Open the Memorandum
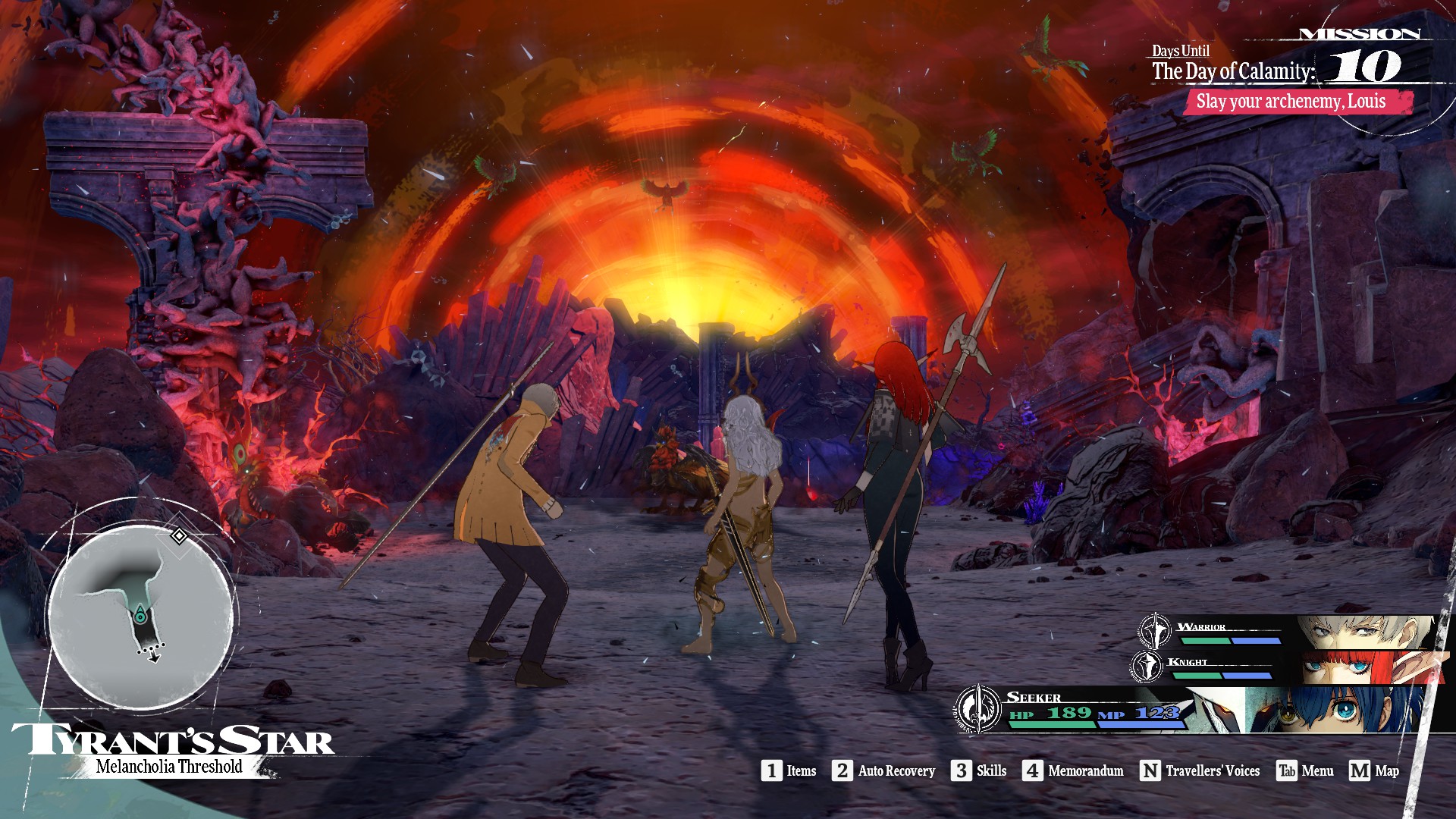1456x819 pixels. click(x=1073, y=771)
